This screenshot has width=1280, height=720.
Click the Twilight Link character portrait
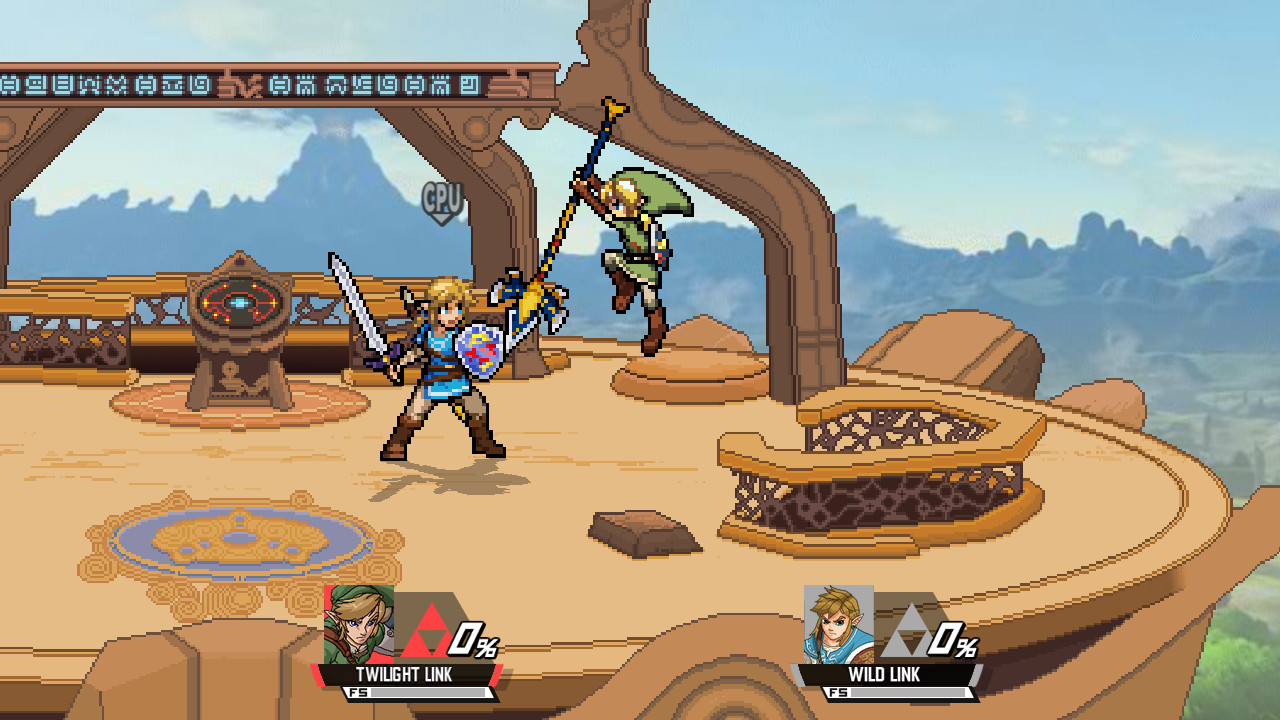click(360, 625)
